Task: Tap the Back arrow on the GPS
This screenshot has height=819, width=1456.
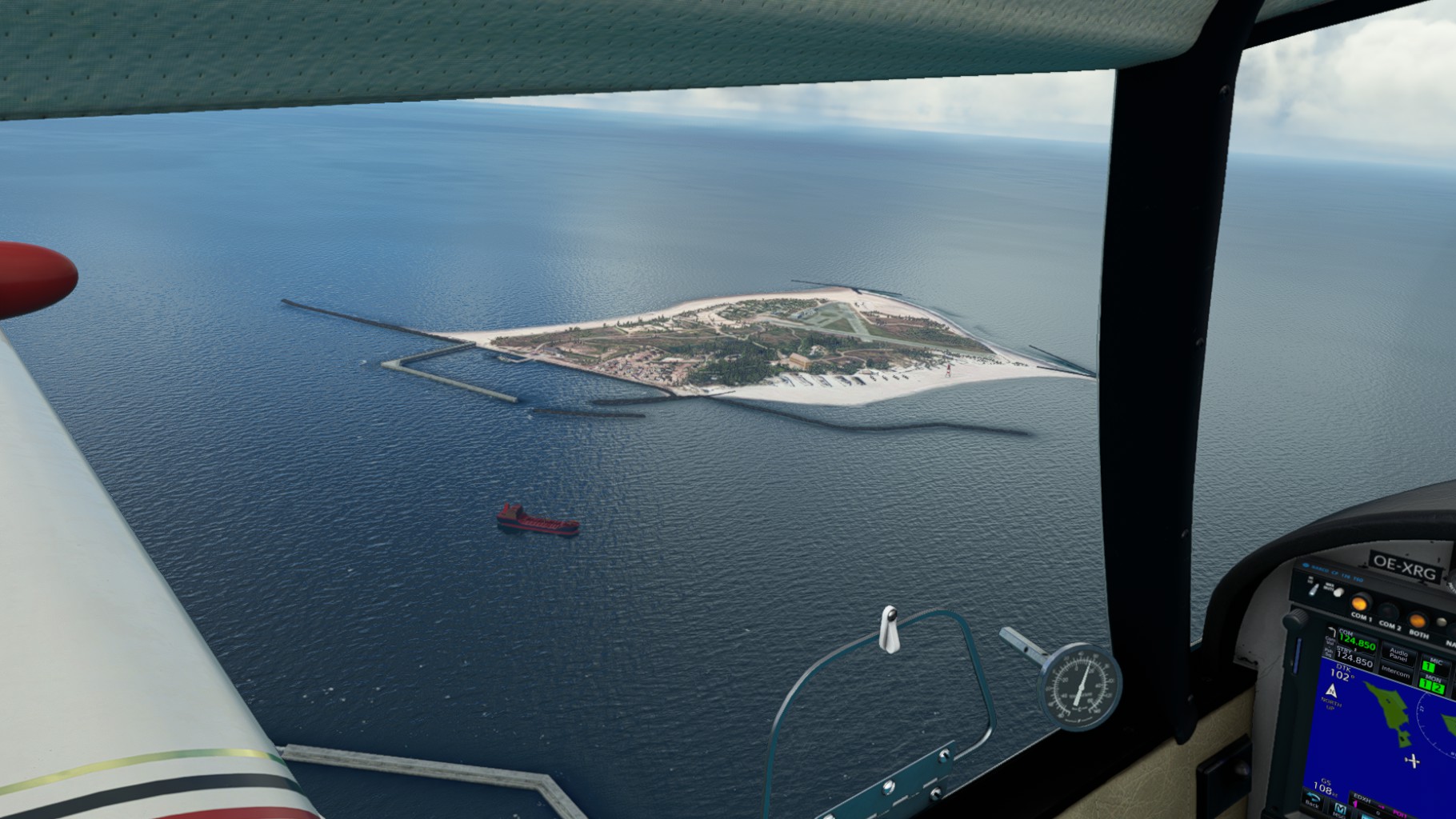Action: tap(1312, 800)
